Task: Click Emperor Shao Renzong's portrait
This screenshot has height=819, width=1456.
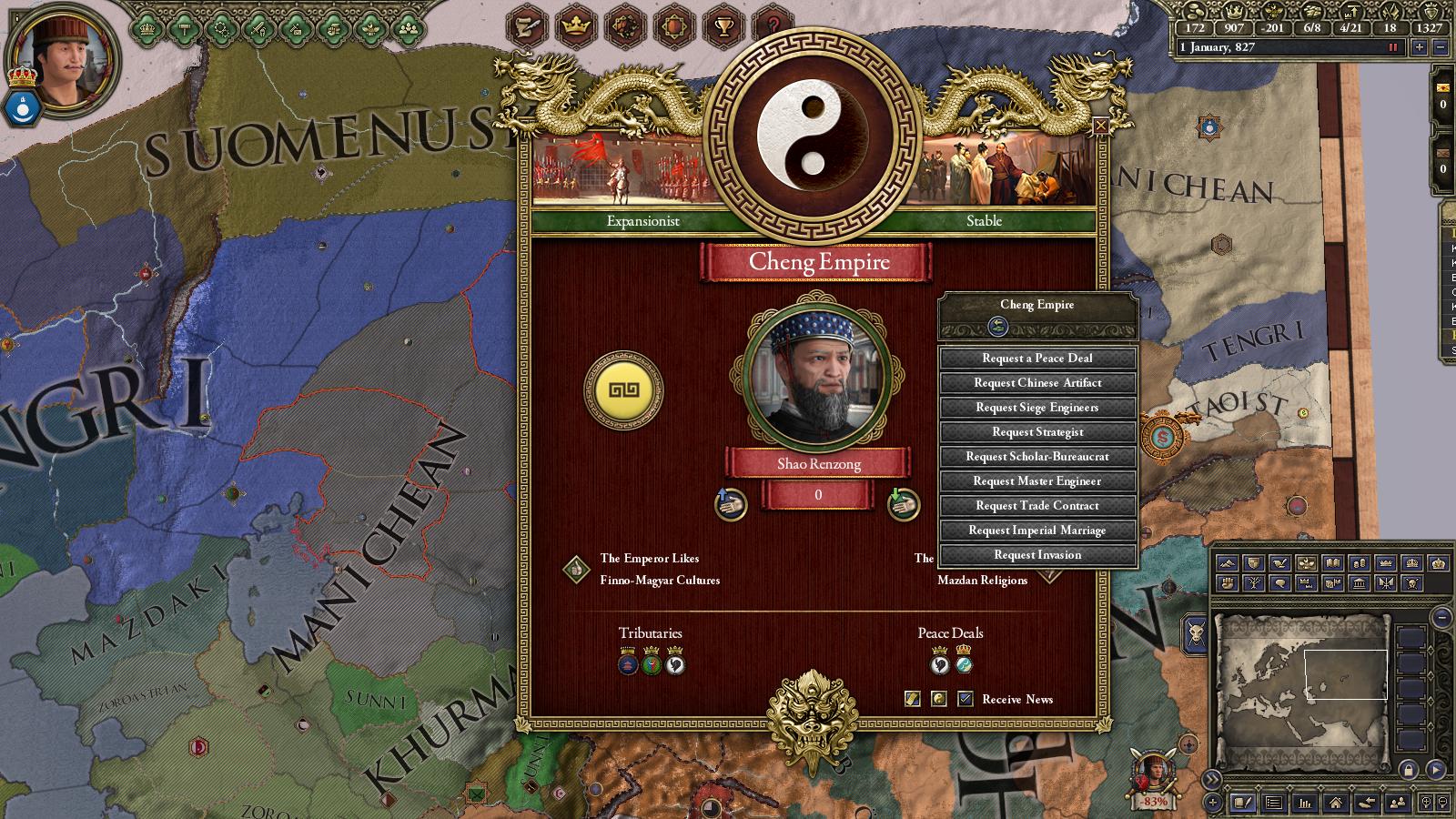Action: [817, 374]
